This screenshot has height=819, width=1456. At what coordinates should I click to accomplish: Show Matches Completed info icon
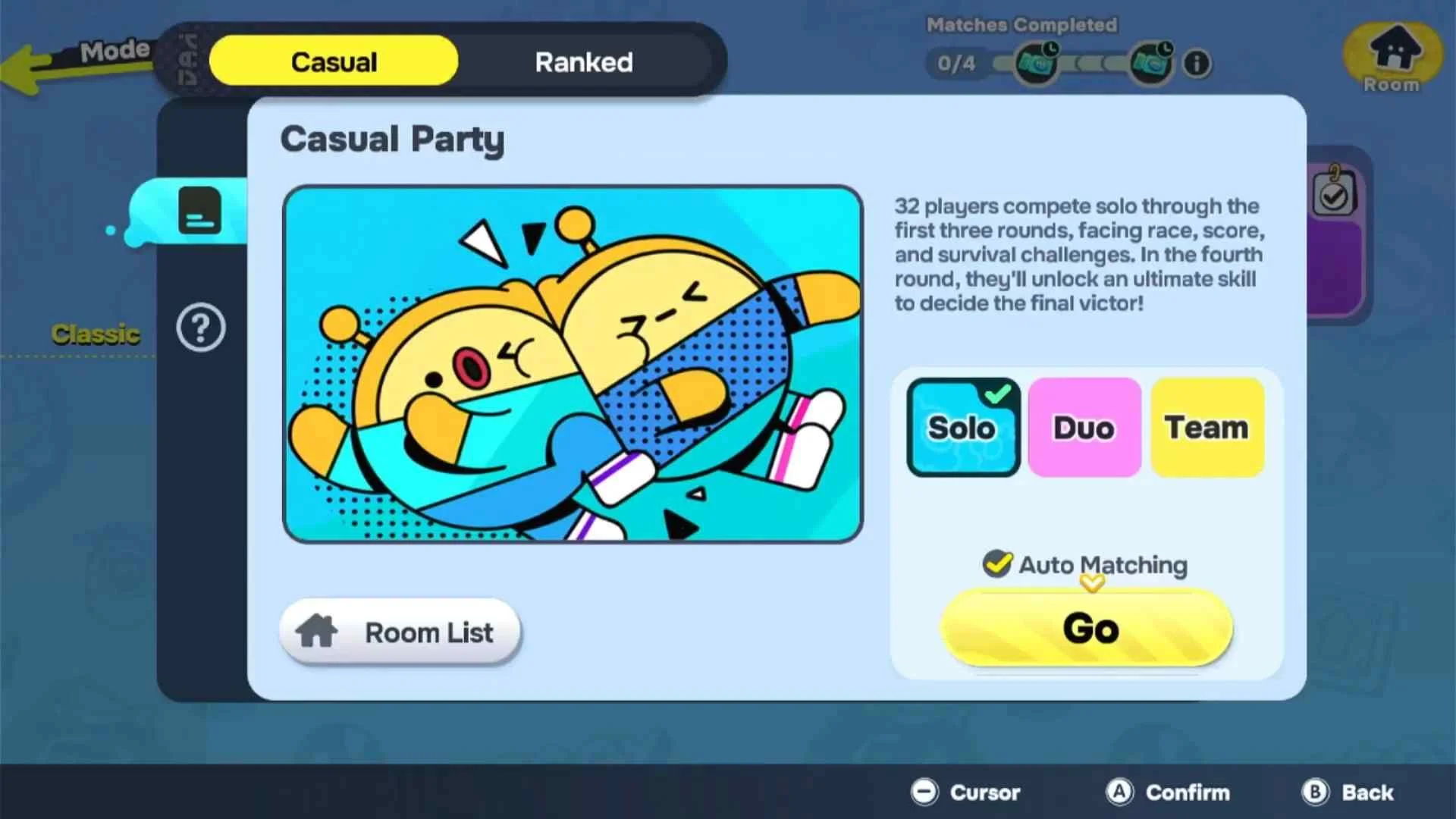click(x=1197, y=63)
